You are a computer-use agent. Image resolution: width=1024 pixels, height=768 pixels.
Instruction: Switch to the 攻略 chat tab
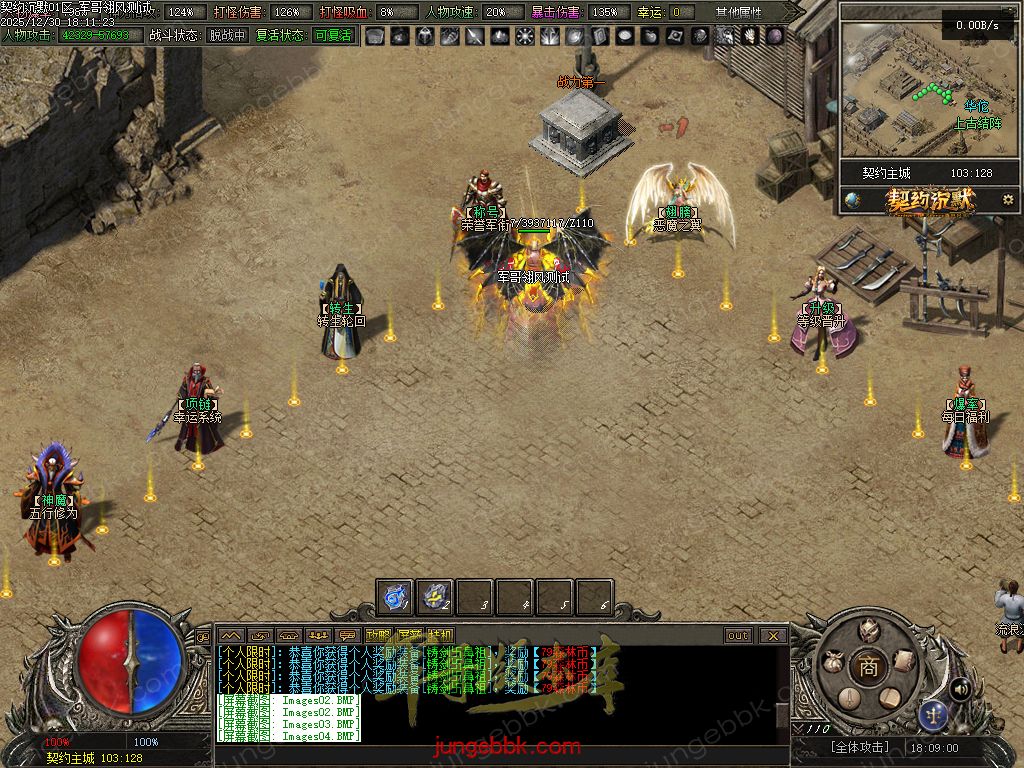(x=378, y=635)
